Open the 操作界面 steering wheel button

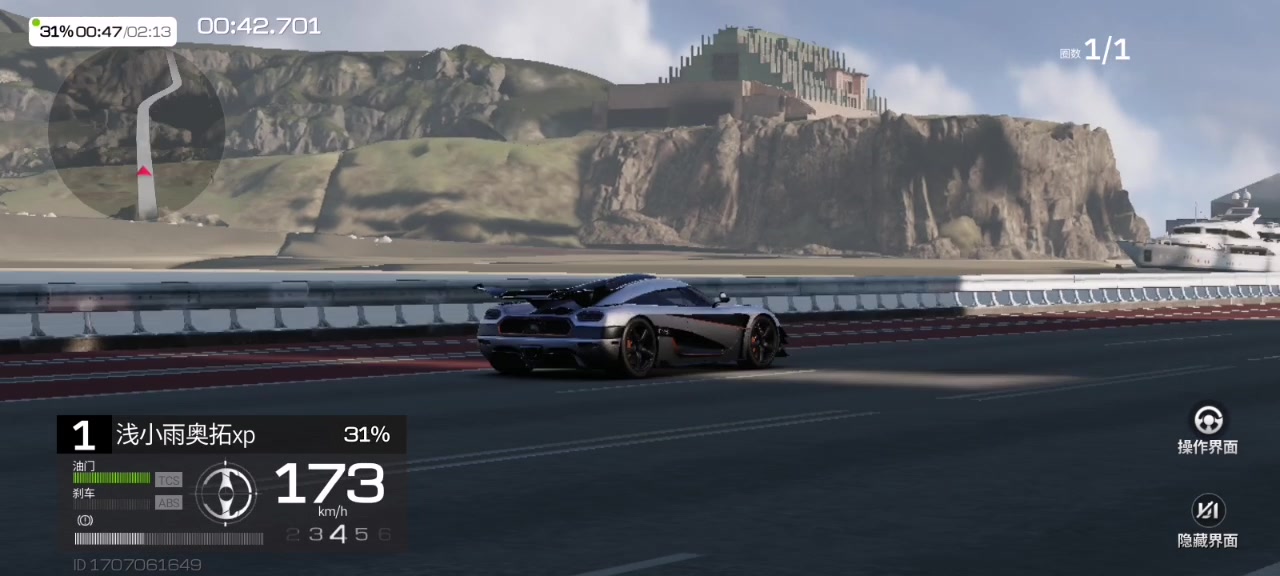click(1208, 419)
